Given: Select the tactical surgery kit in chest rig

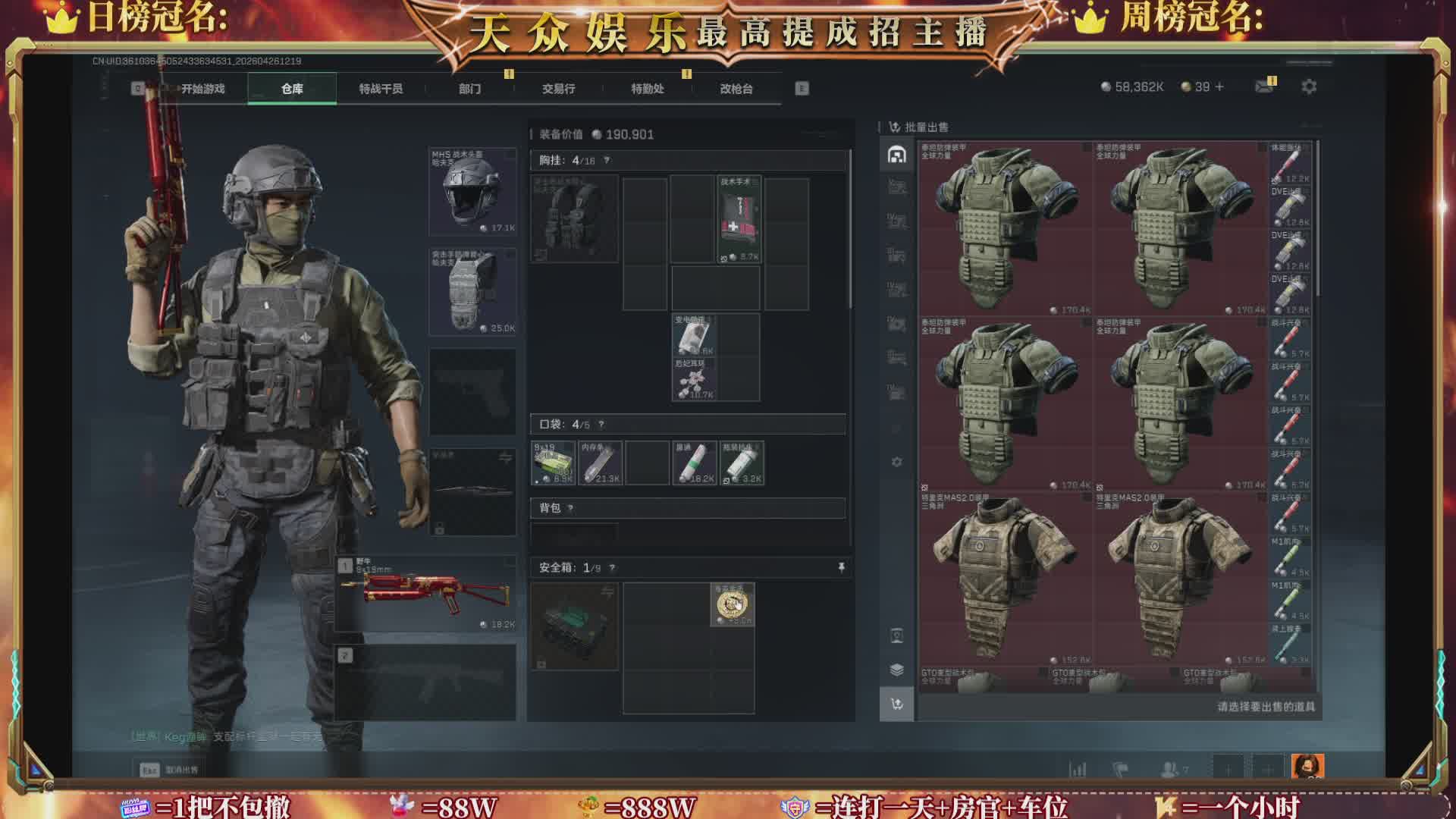Looking at the screenshot, I should (739, 220).
